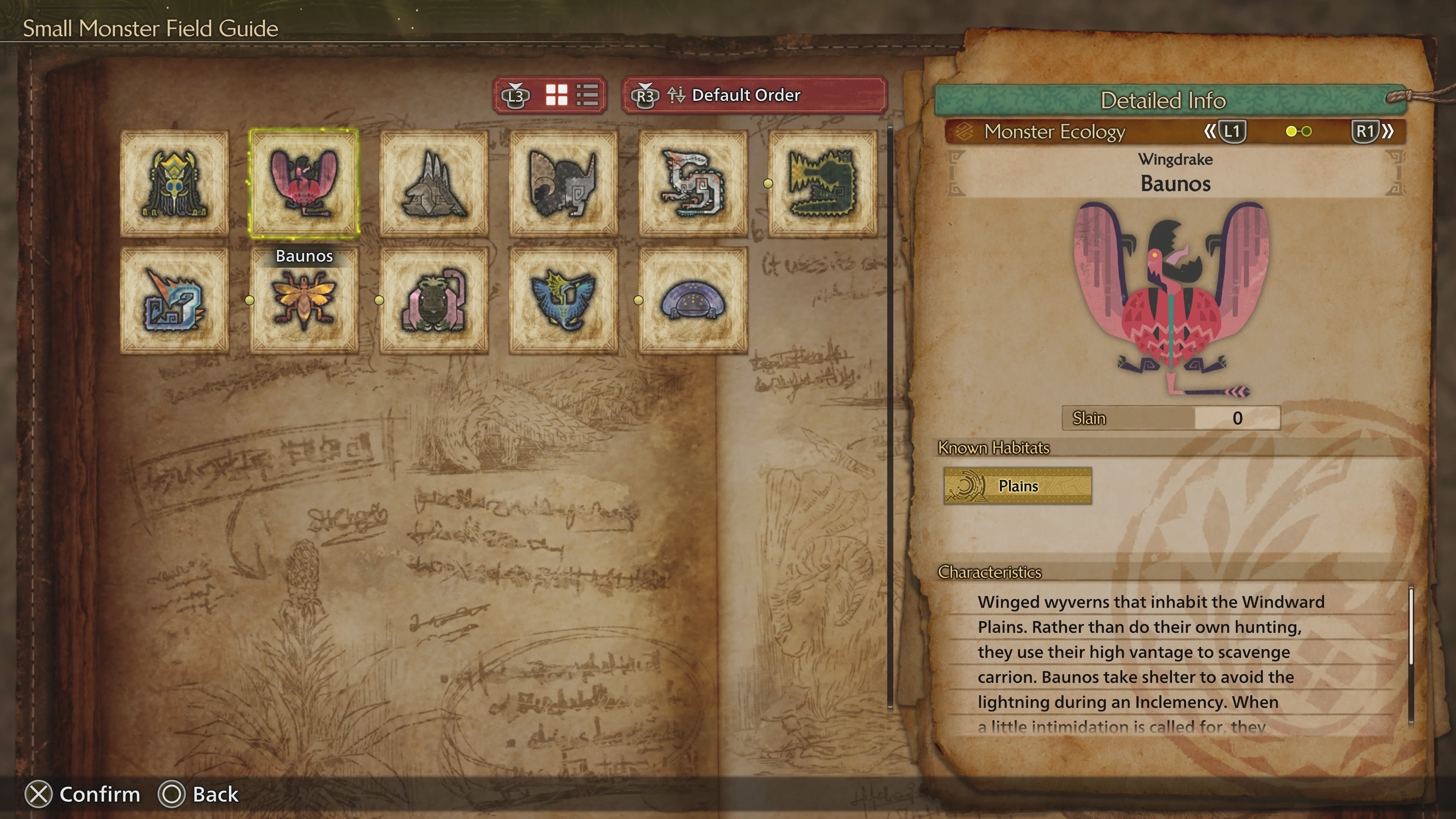
Task: Select the blue raptor with orange crest
Action: coord(175,300)
